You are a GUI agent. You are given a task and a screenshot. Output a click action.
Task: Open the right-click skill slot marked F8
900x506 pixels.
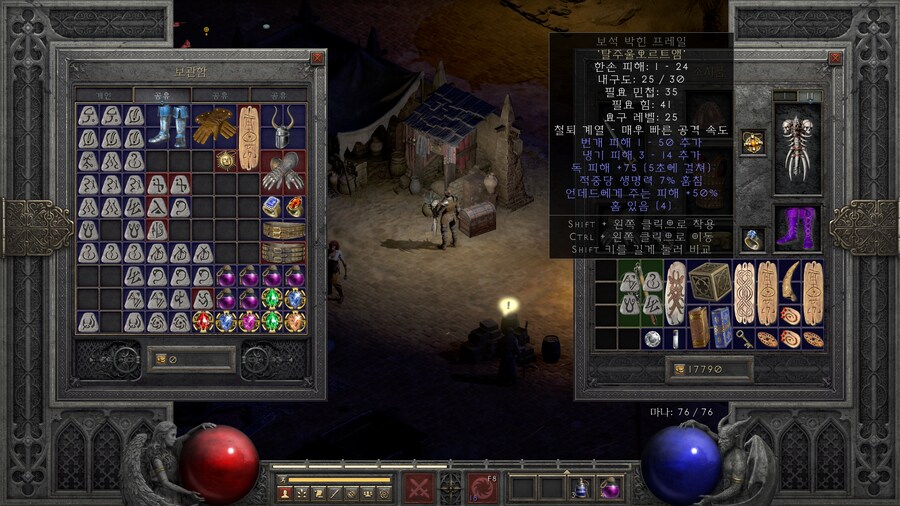[x=484, y=488]
